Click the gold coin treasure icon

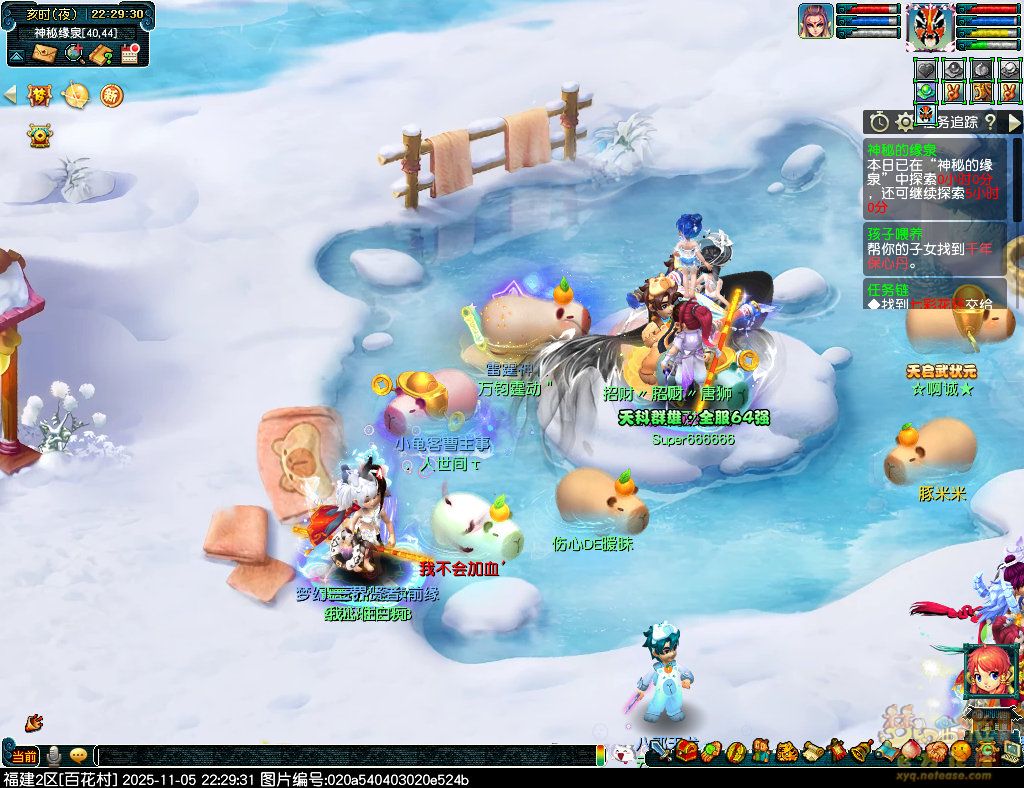click(40, 134)
